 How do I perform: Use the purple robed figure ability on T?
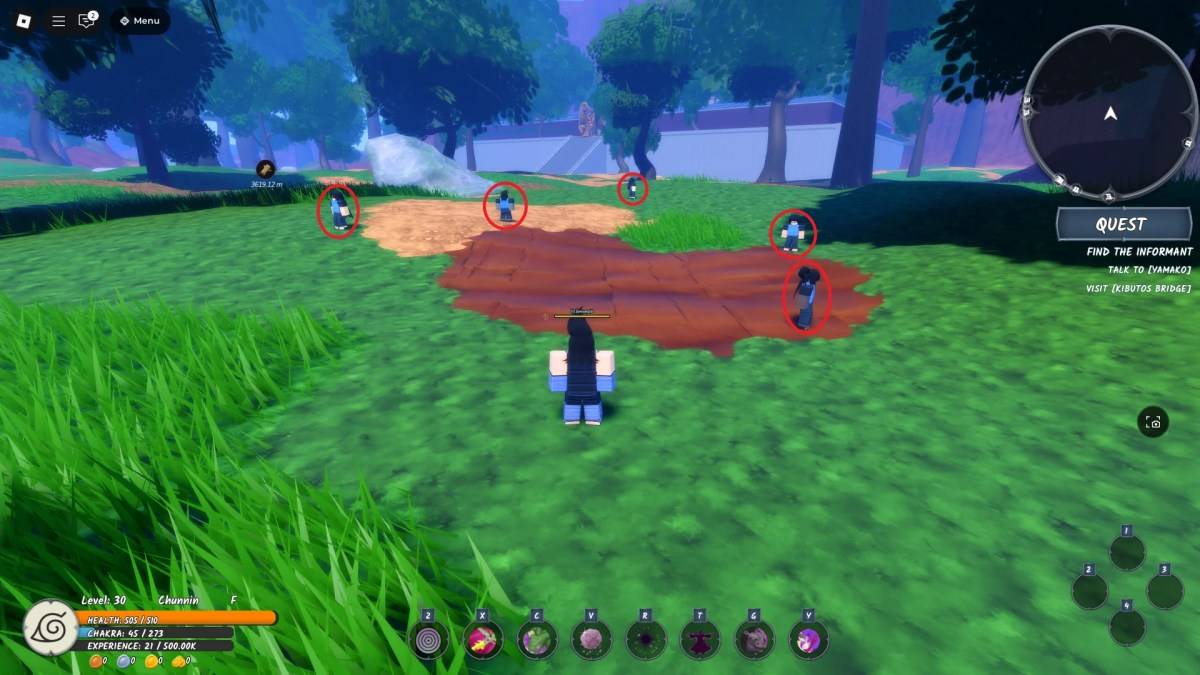click(699, 639)
